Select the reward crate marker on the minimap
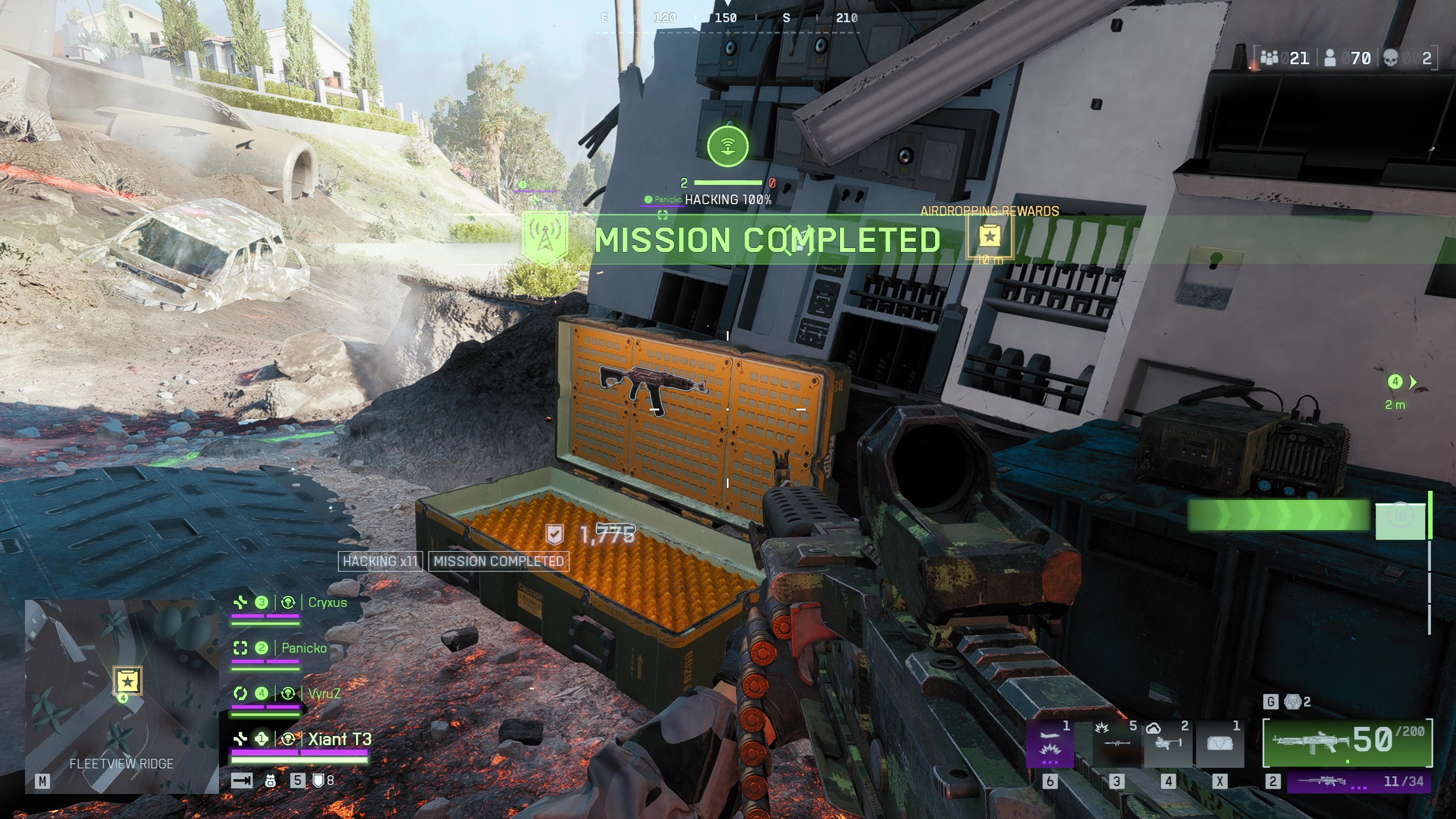Image resolution: width=1456 pixels, height=819 pixels. point(127,681)
